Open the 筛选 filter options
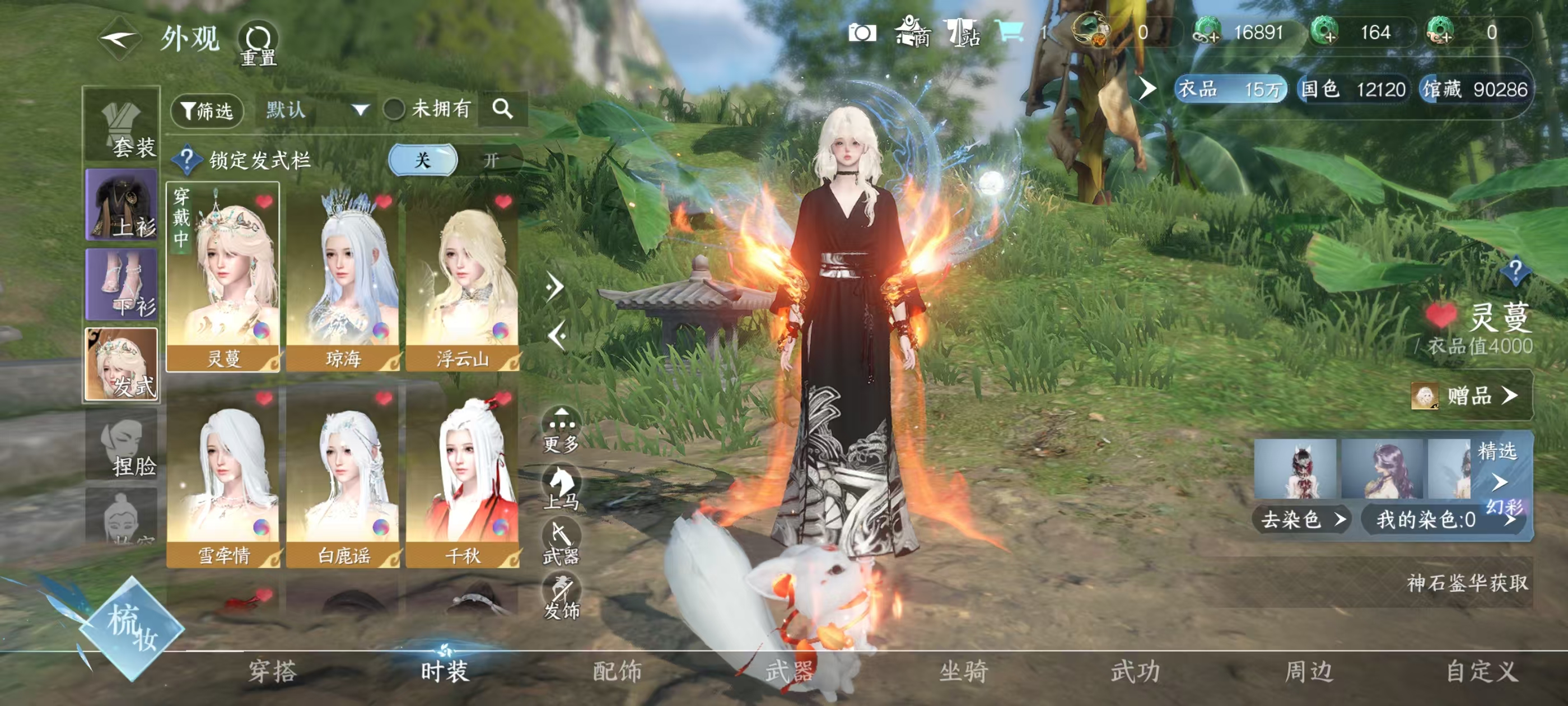This screenshot has height=706, width=1568. point(208,110)
